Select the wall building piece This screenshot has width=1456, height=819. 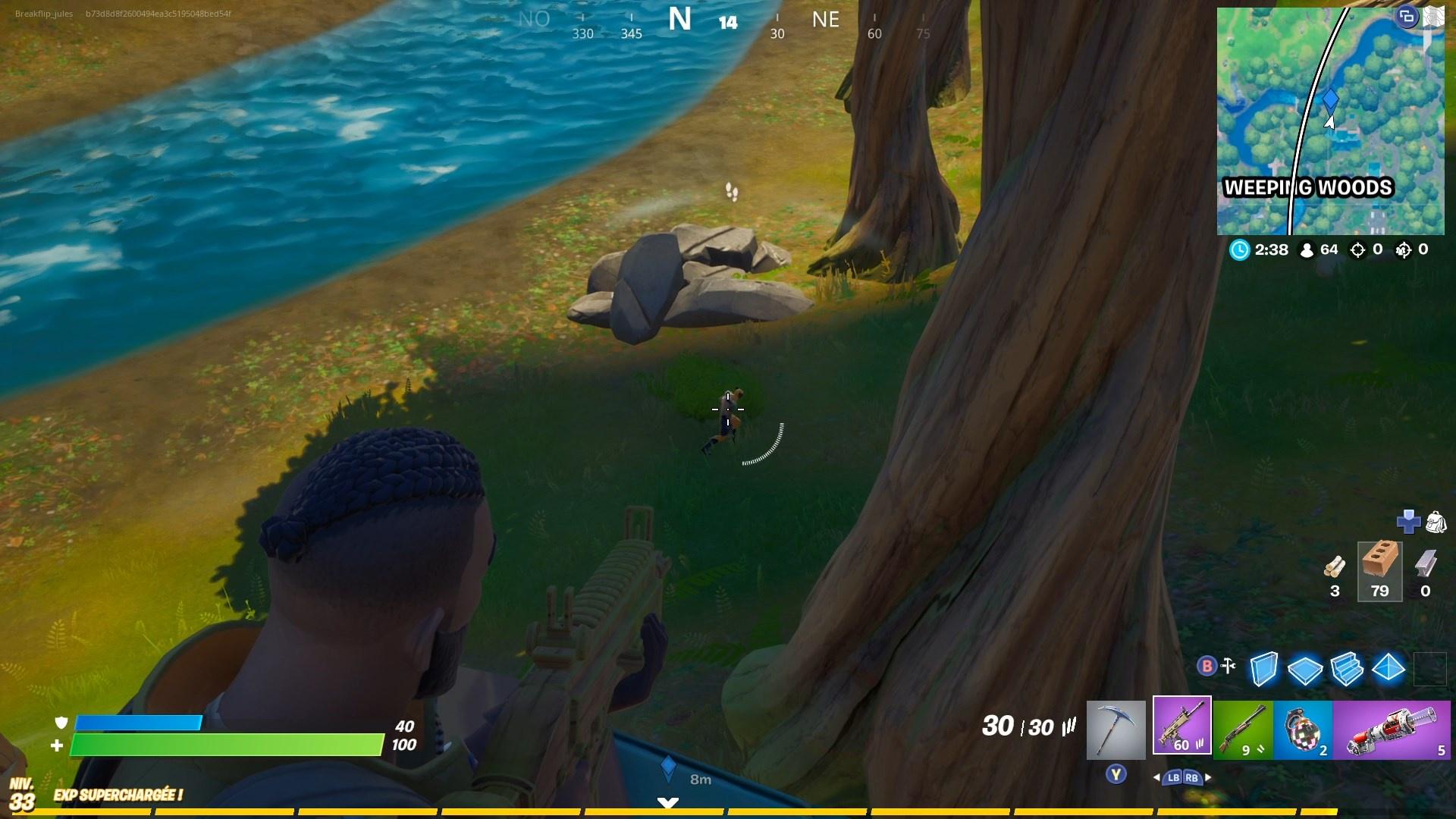(x=1264, y=668)
